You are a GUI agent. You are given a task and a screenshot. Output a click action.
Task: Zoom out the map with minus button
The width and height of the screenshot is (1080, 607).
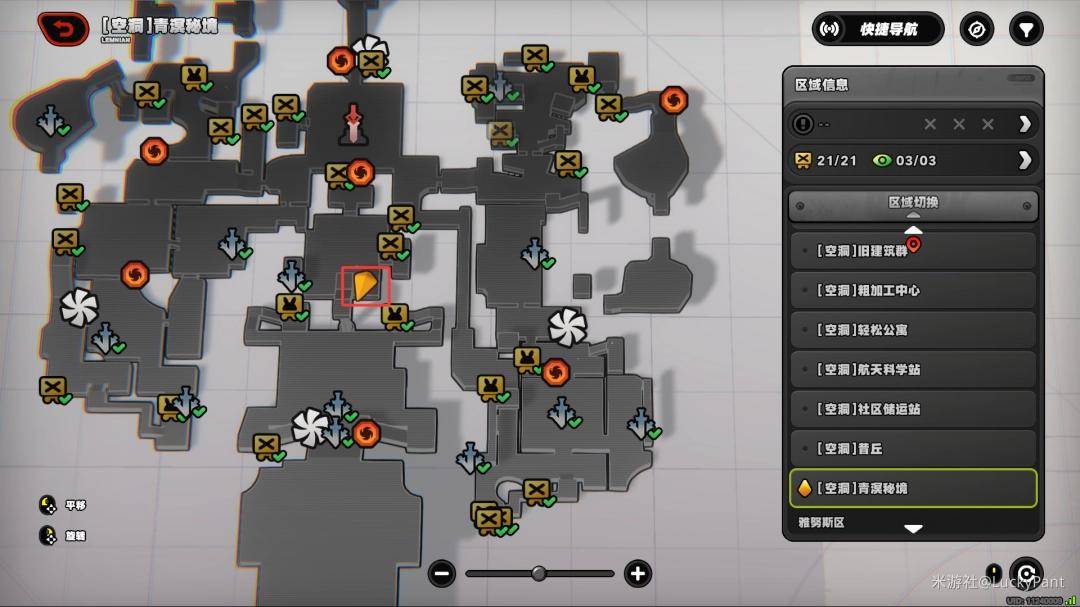(442, 573)
